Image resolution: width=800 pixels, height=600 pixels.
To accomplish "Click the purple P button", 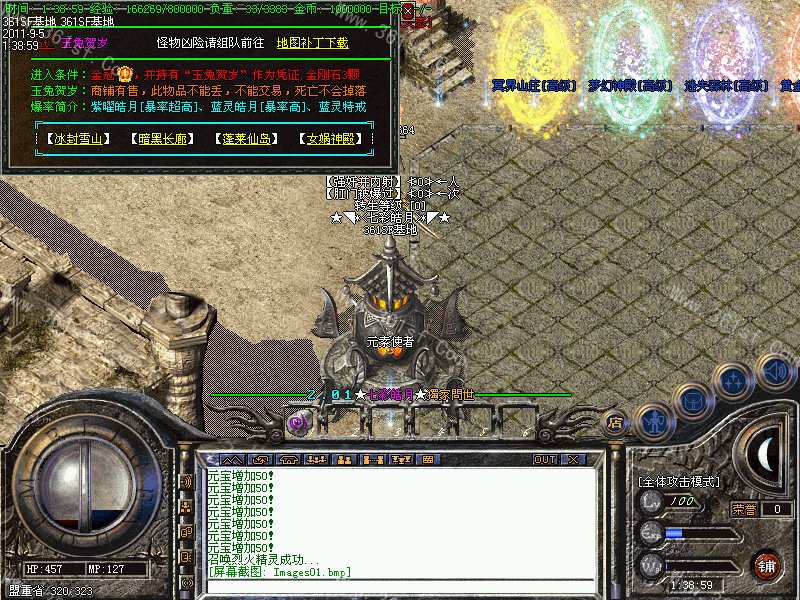I will tap(297, 423).
